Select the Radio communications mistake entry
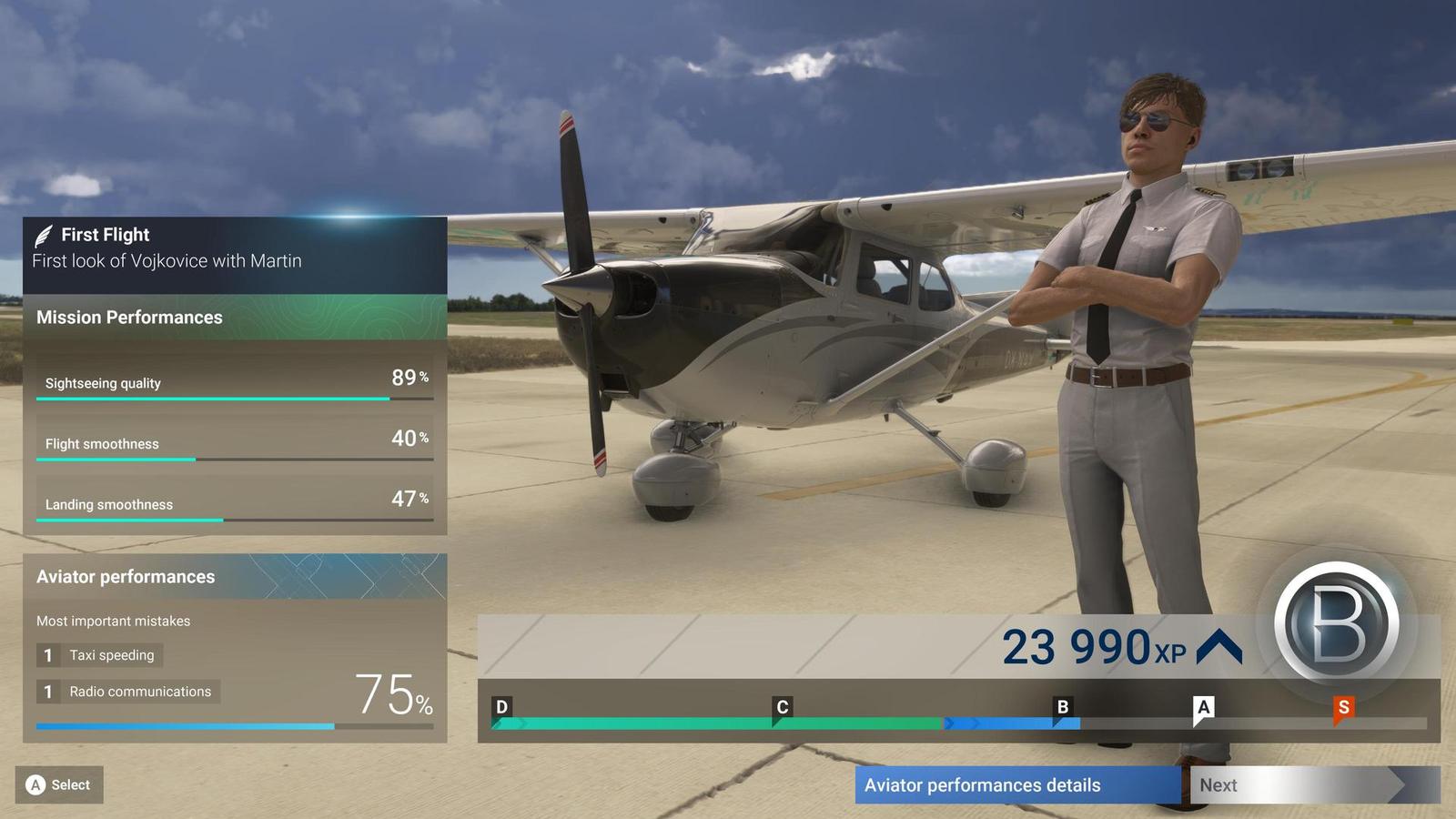The height and width of the screenshot is (819, 1456). (x=127, y=692)
